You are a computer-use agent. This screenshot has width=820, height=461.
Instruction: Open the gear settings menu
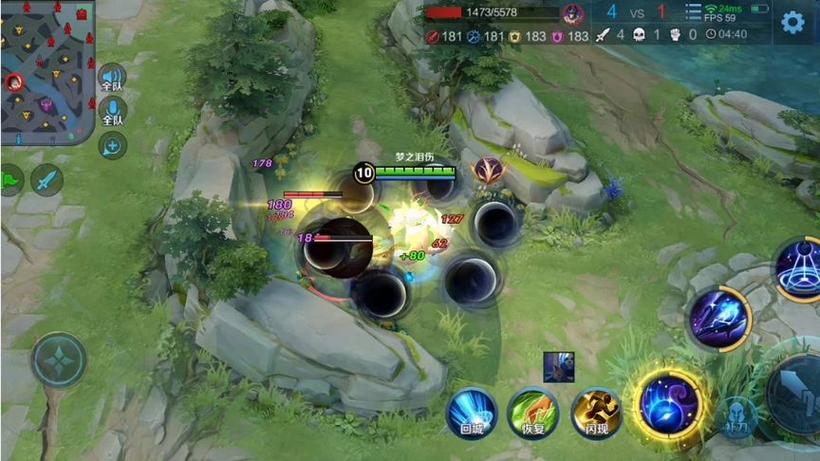792,22
